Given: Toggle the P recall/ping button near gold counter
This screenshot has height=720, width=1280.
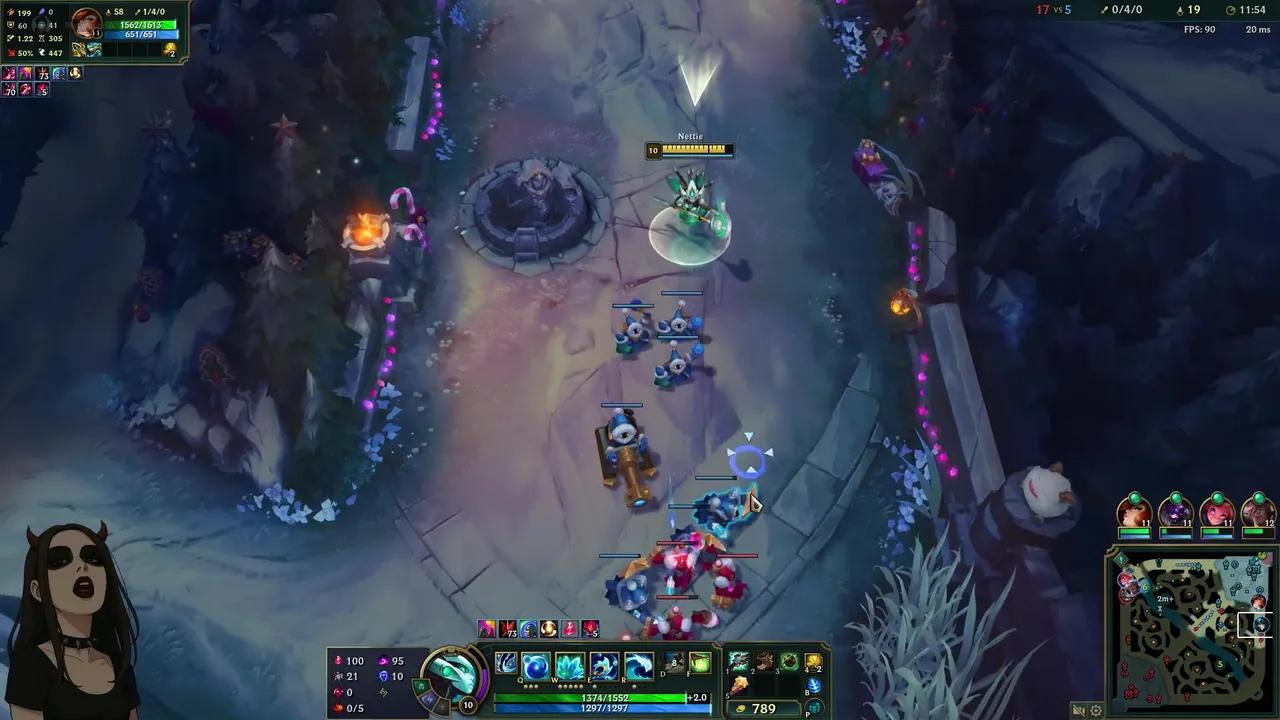Looking at the screenshot, I should pyautogui.click(x=813, y=708).
